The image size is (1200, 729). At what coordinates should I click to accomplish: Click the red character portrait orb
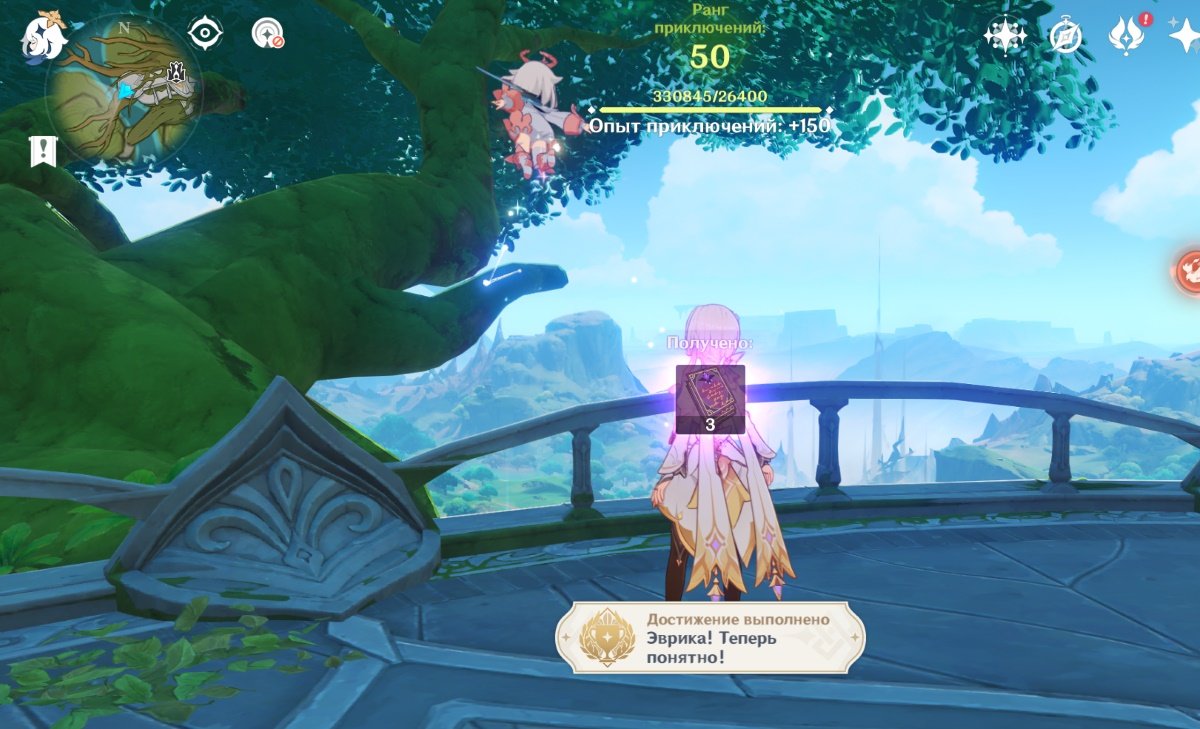(1188, 270)
